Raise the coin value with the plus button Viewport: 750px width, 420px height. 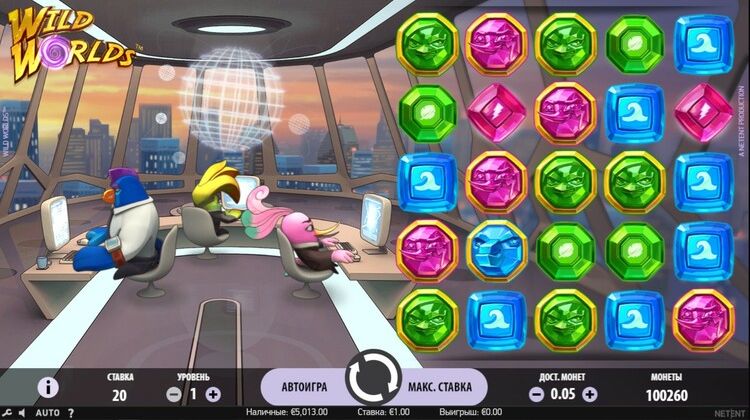590,395
